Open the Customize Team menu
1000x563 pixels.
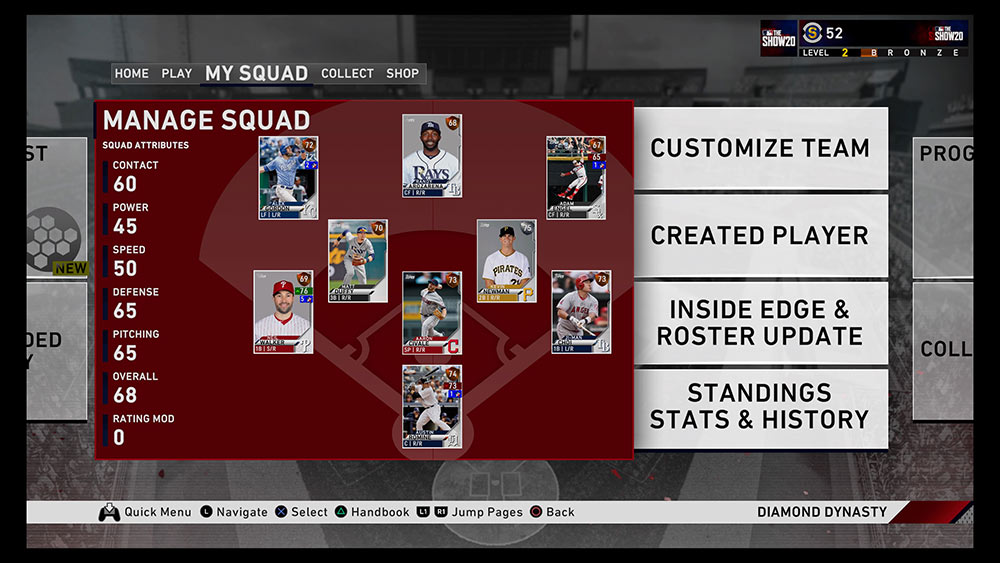(760, 148)
